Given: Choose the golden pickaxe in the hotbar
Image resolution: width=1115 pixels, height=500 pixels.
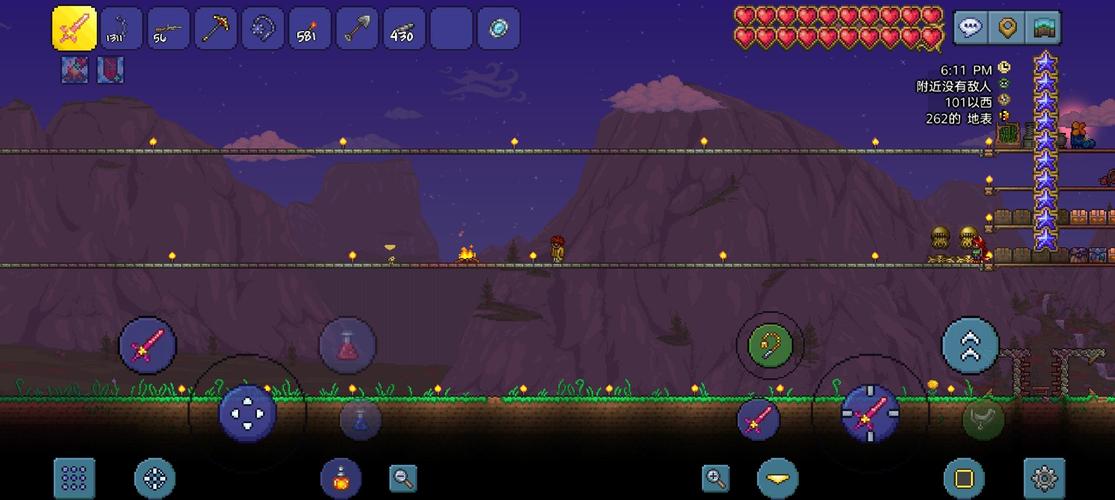Looking at the screenshot, I should (x=215, y=28).
